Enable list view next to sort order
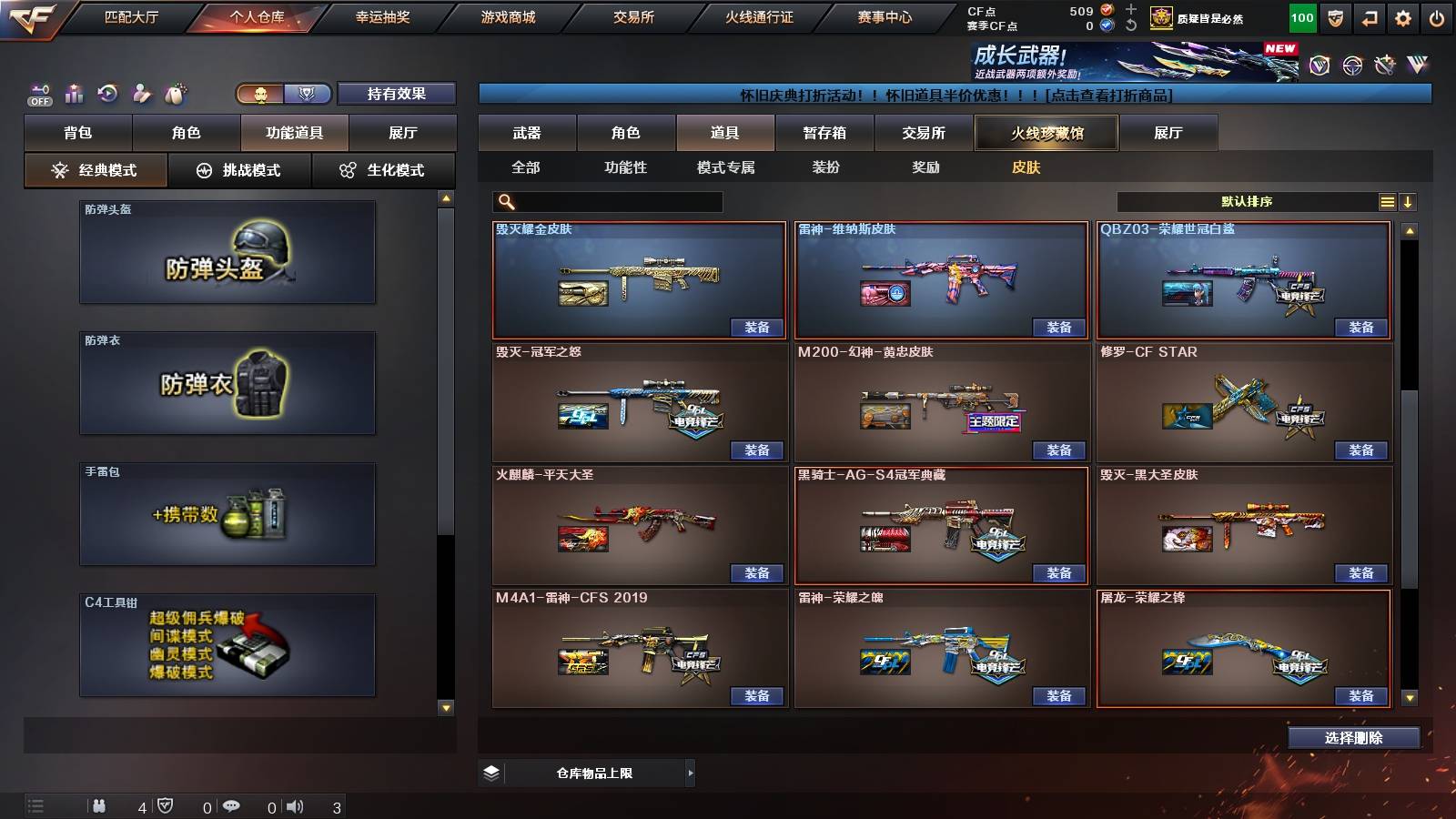 click(x=1386, y=201)
